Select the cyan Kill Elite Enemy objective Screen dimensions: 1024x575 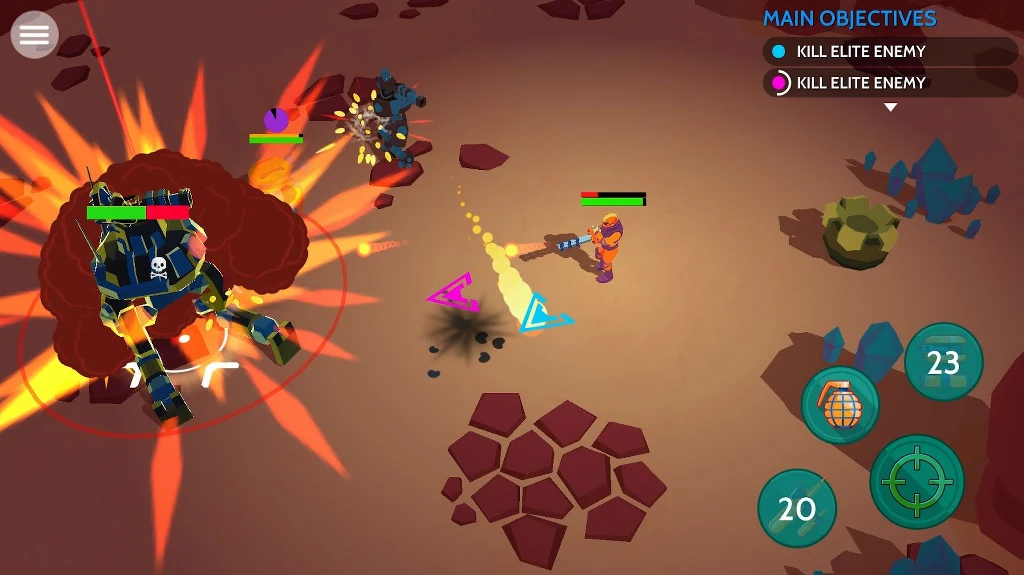(x=889, y=51)
